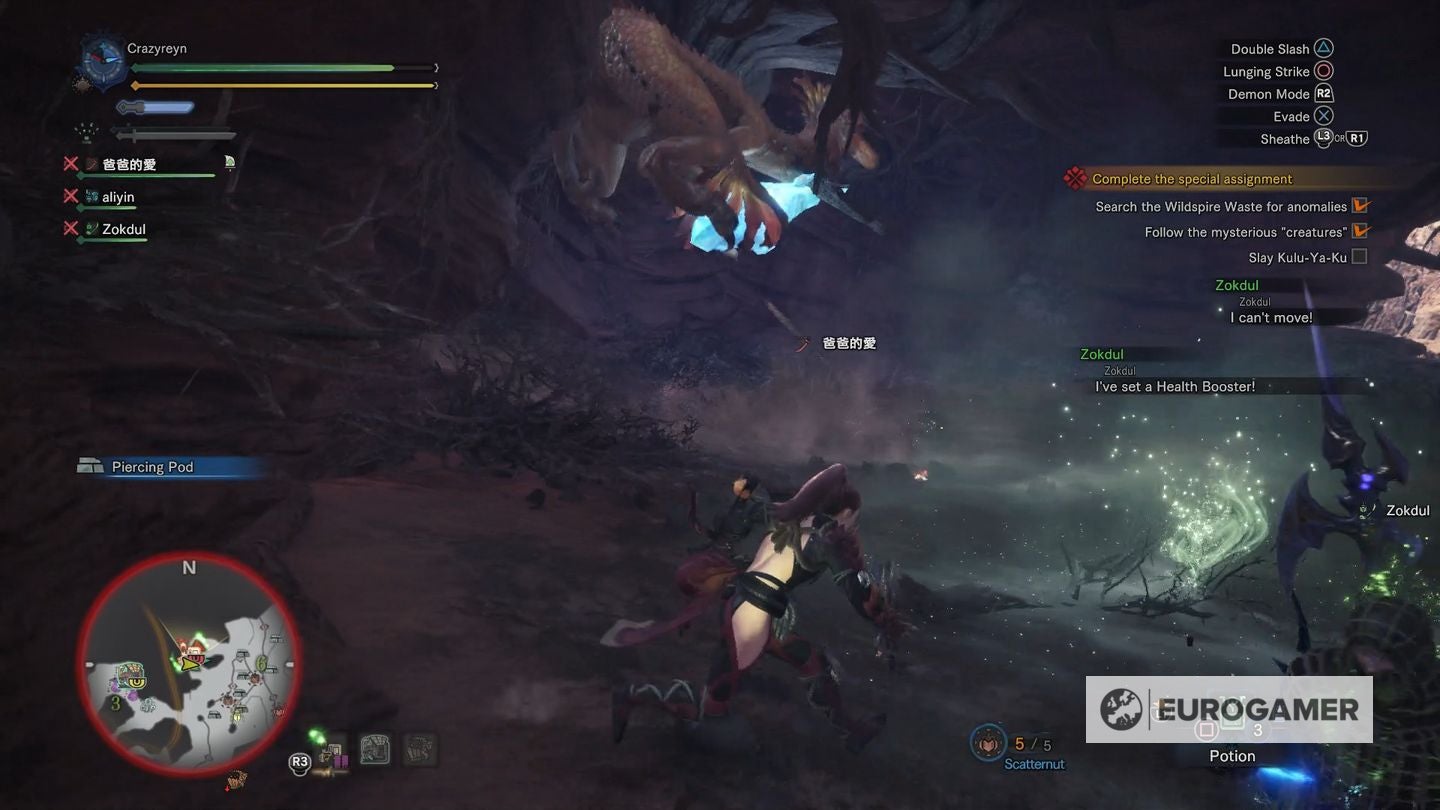1440x810 pixels.
Task: Click the Zokdul player name label
Action: coord(124,228)
